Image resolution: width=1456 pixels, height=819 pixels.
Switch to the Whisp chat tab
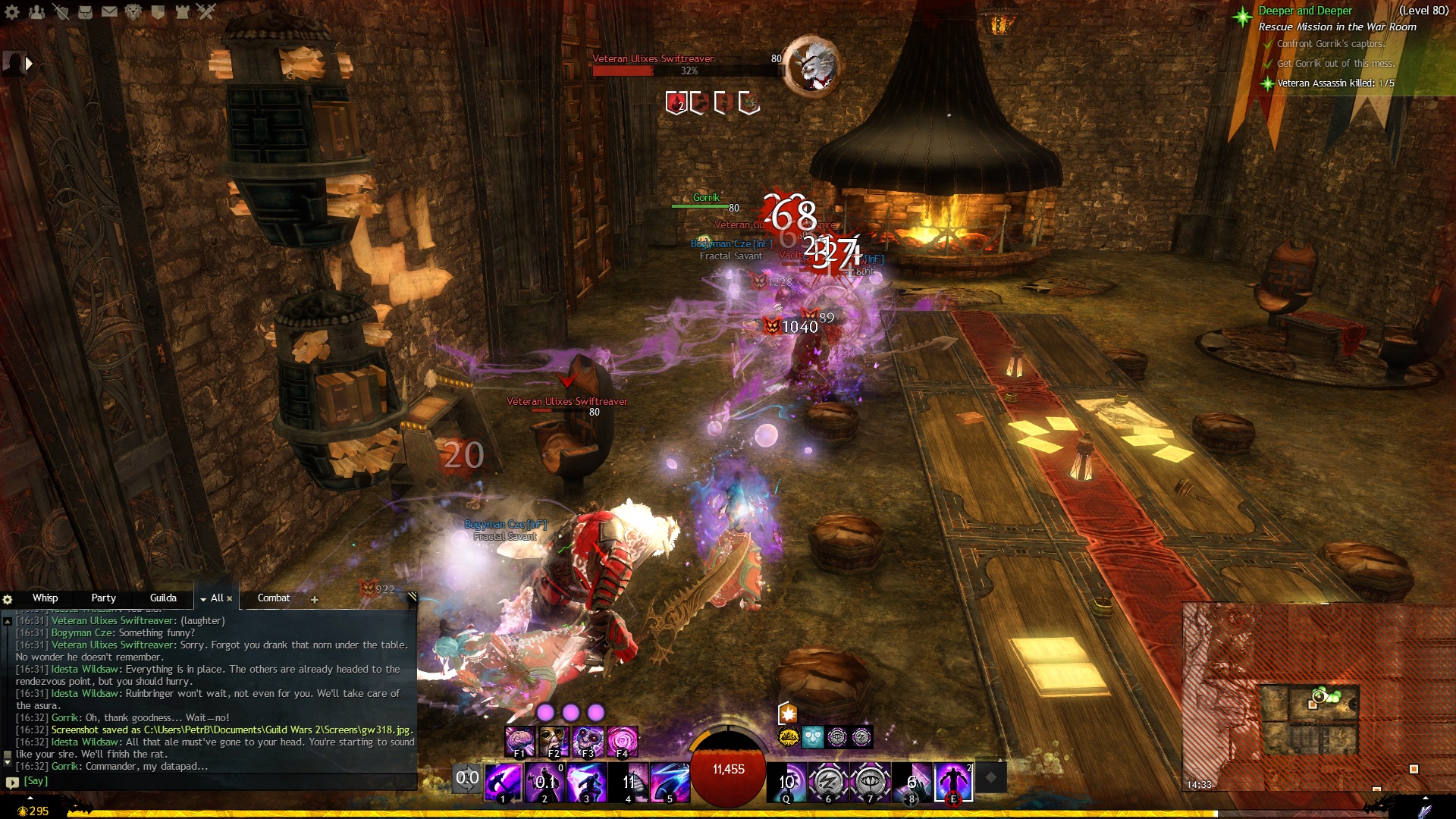[x=45, y=598]
